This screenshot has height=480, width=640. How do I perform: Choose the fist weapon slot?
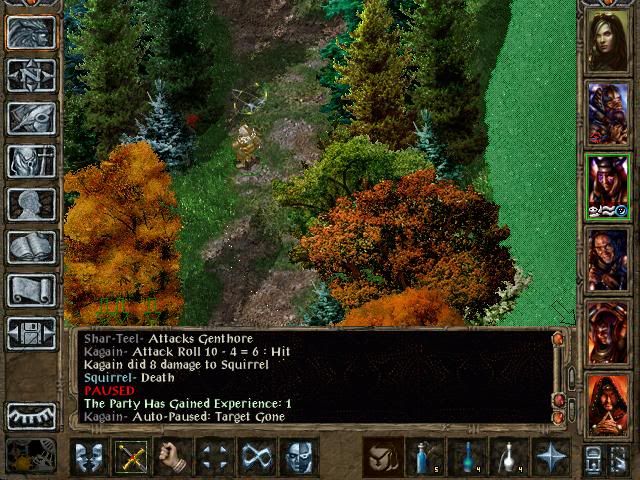(x=173, y=457)
